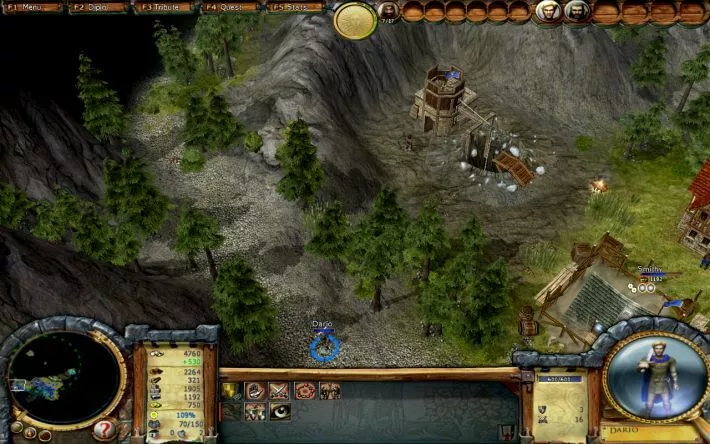Open the F4 Quest log
The width and height of the screenshot is (710, 444).
coord(229,7)
